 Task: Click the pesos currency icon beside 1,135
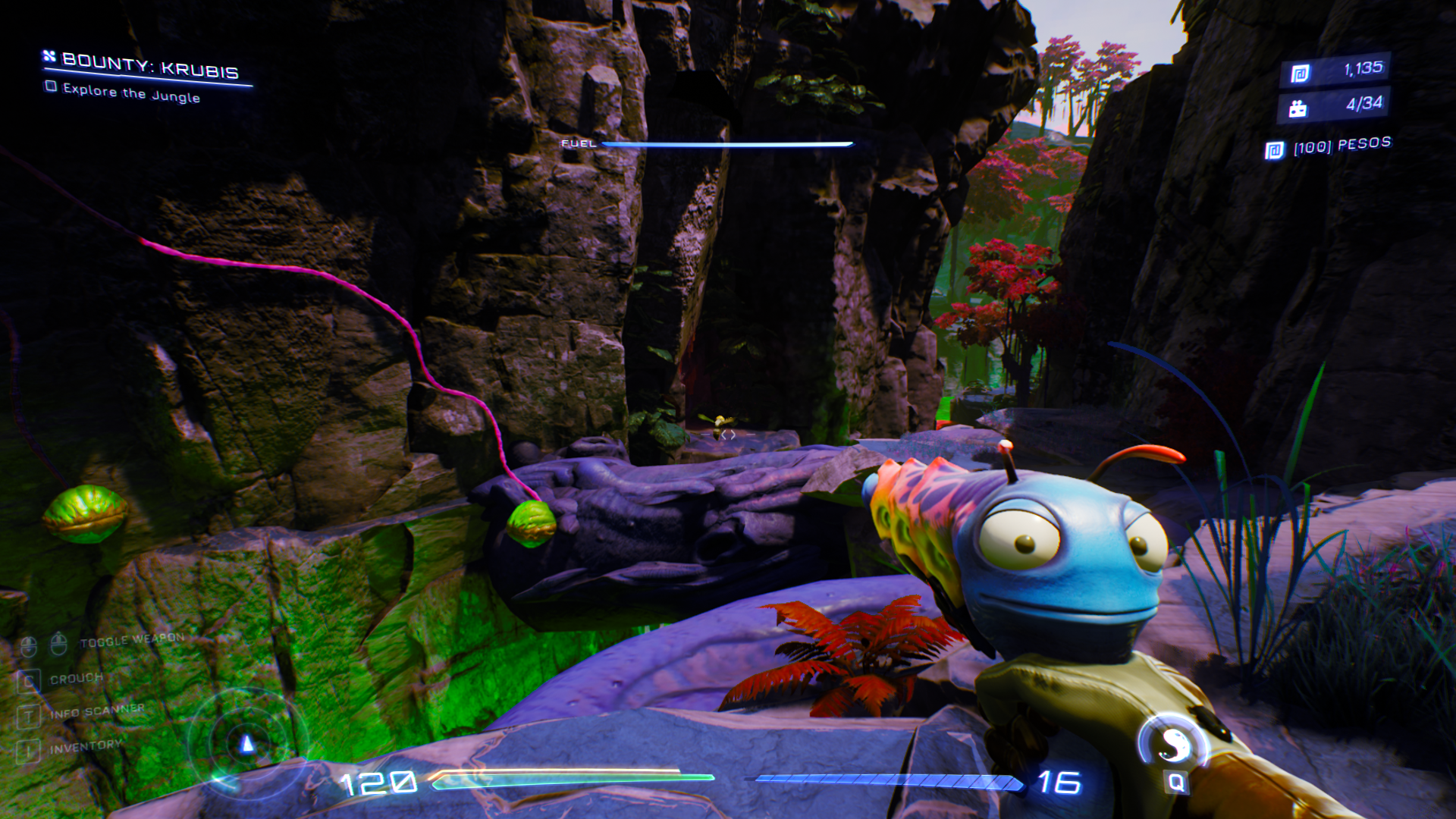click(1300, 74)
